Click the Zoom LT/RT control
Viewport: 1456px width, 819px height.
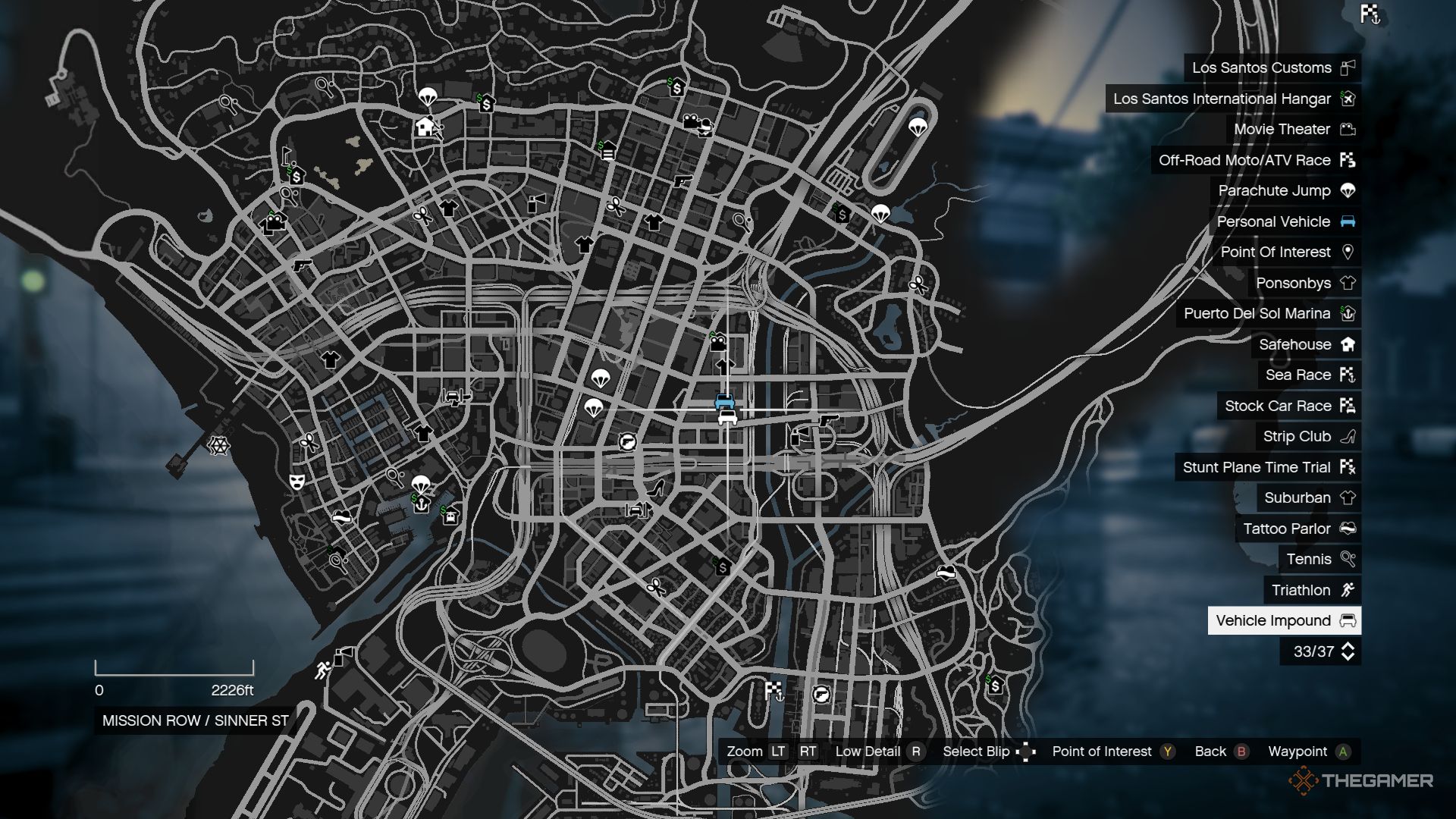[777, 752]
